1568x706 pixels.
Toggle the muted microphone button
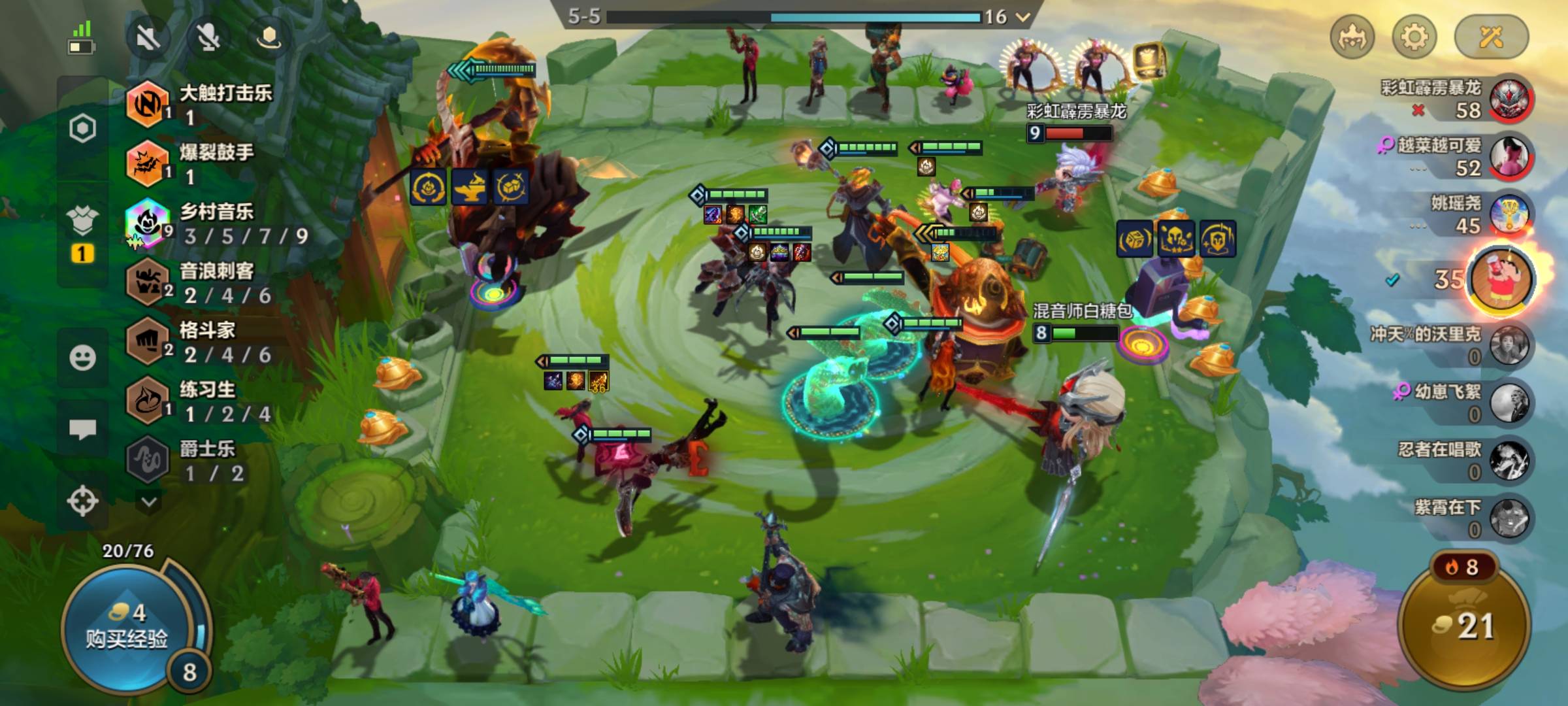(209, 37)
